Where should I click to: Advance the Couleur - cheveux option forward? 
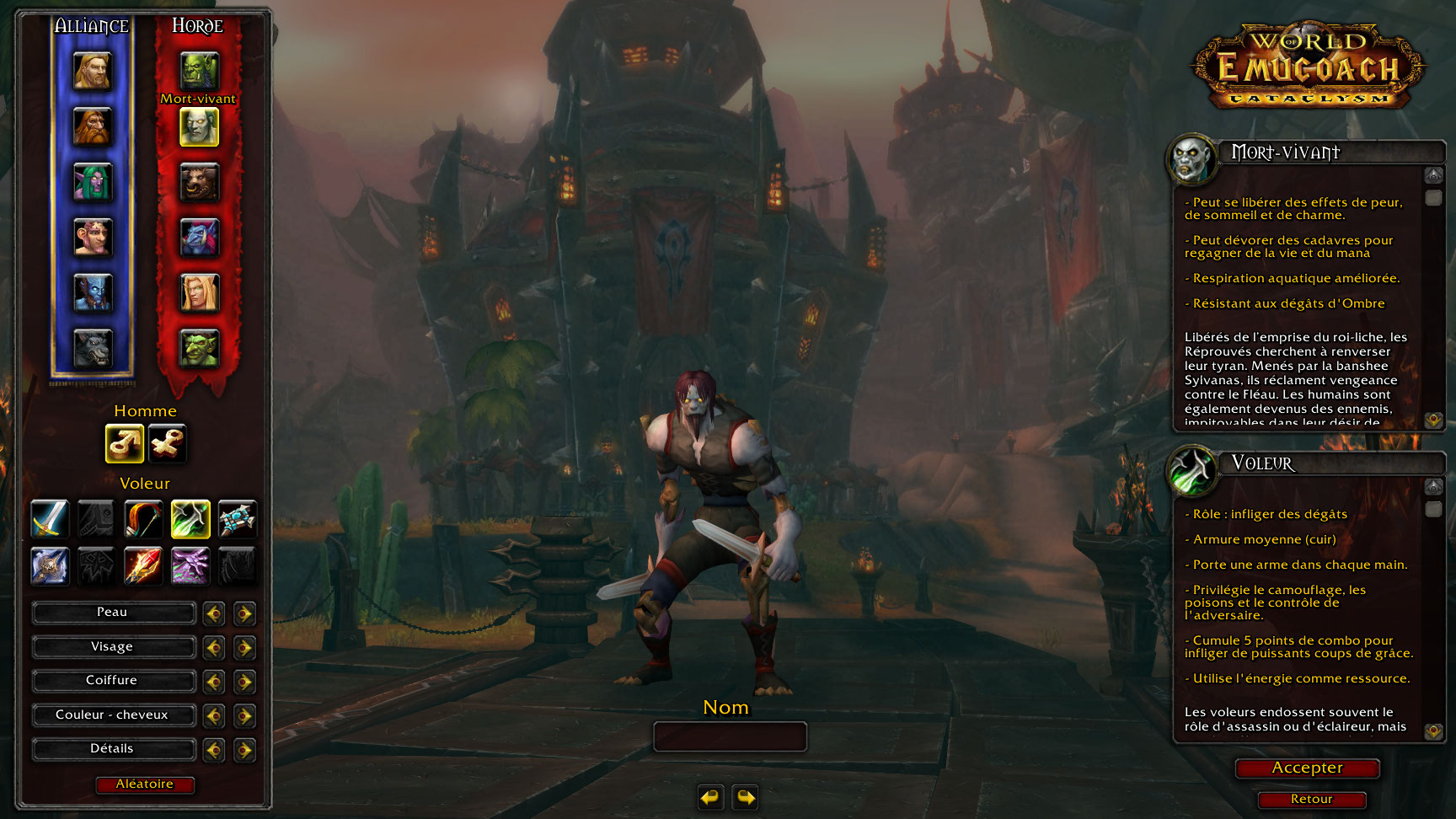pos(244,716)
